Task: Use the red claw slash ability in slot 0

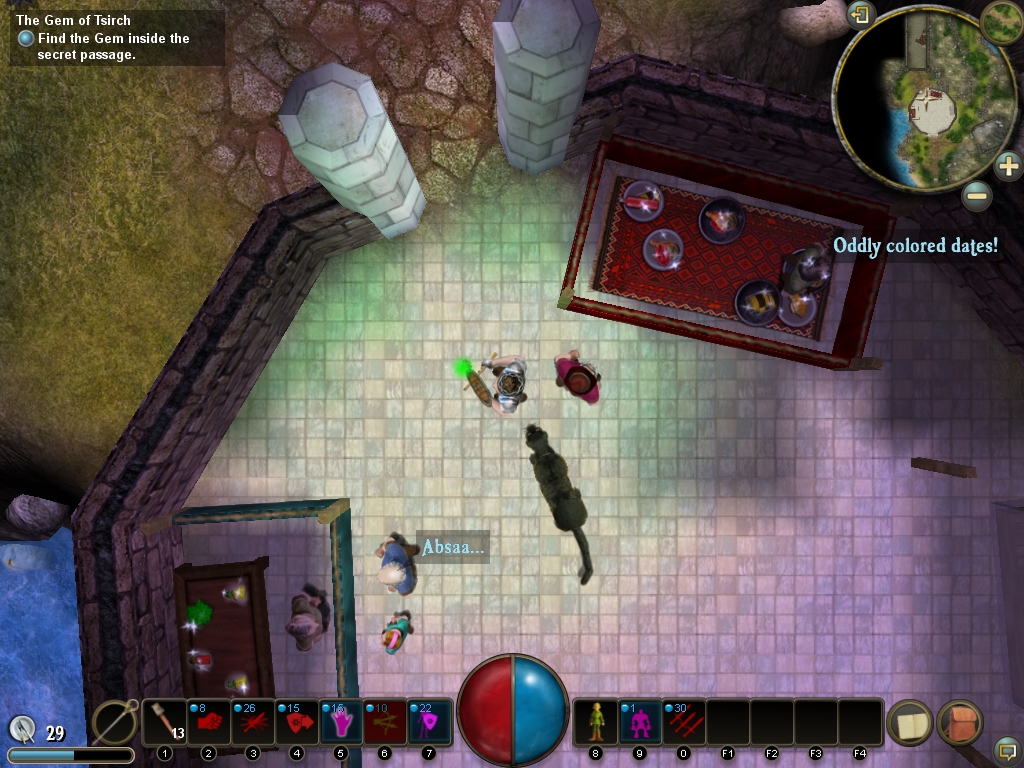Action: 684,722
